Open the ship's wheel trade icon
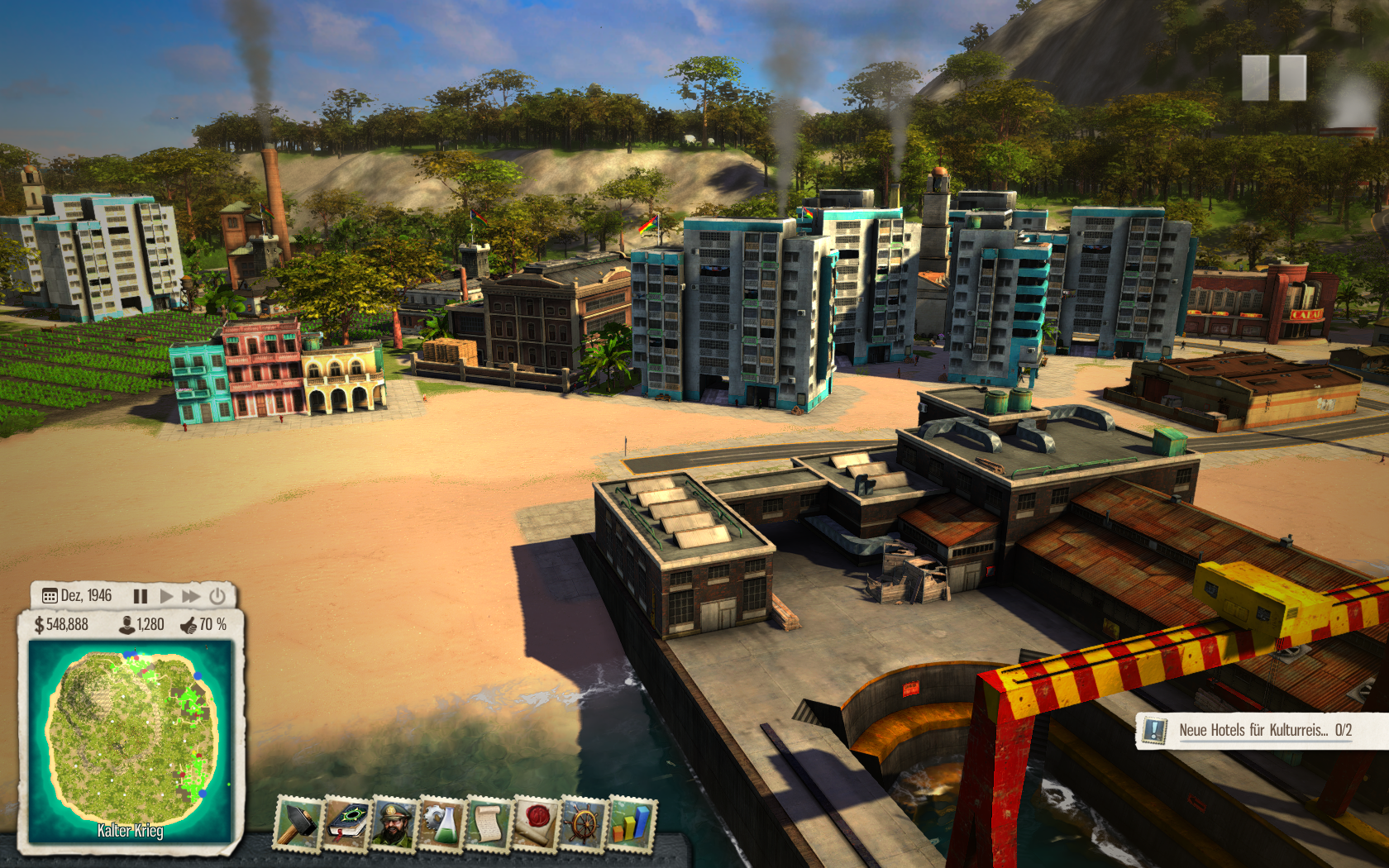1389x868 pixels. (584, 823)
